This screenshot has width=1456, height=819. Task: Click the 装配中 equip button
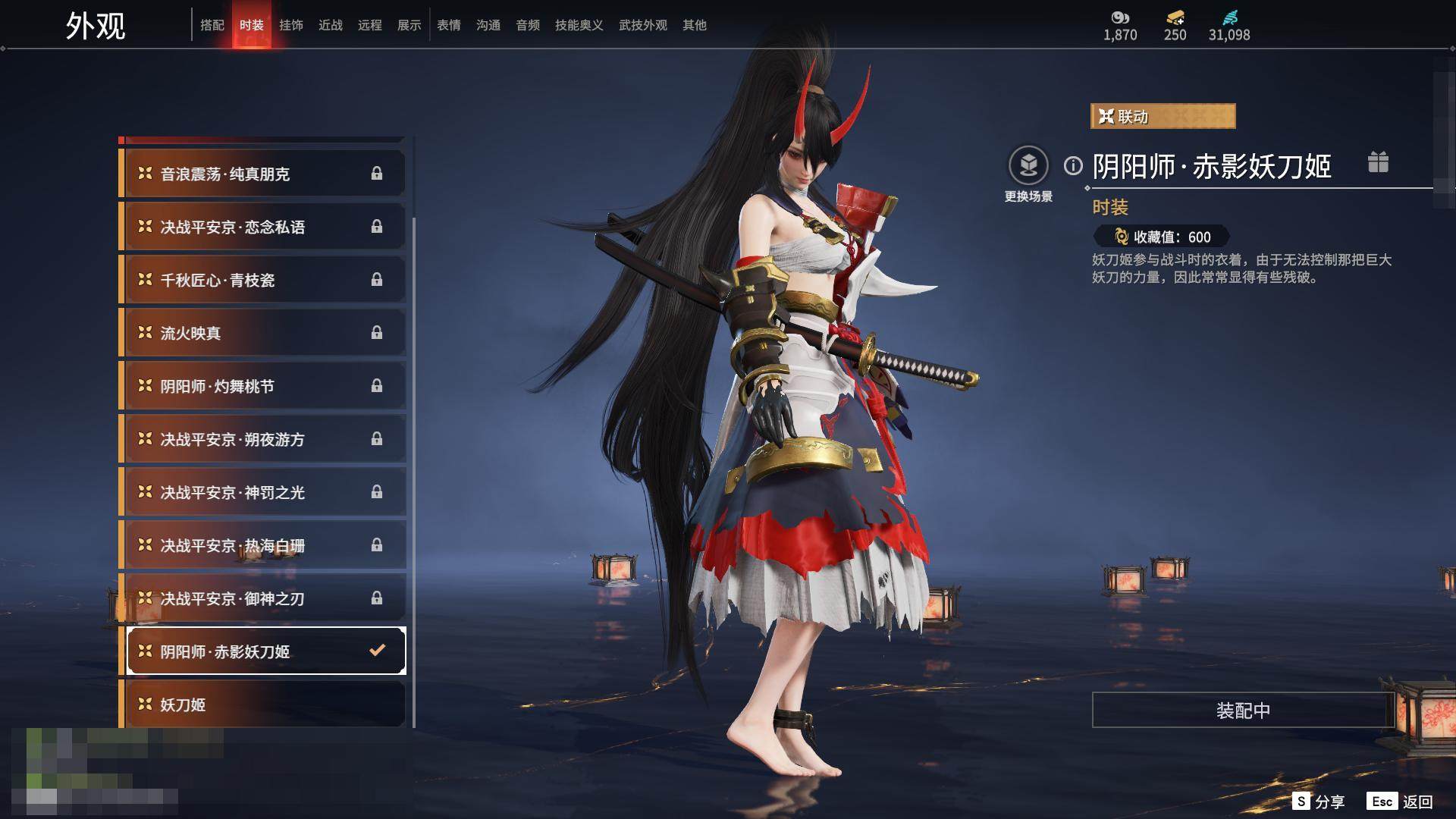1242,710
